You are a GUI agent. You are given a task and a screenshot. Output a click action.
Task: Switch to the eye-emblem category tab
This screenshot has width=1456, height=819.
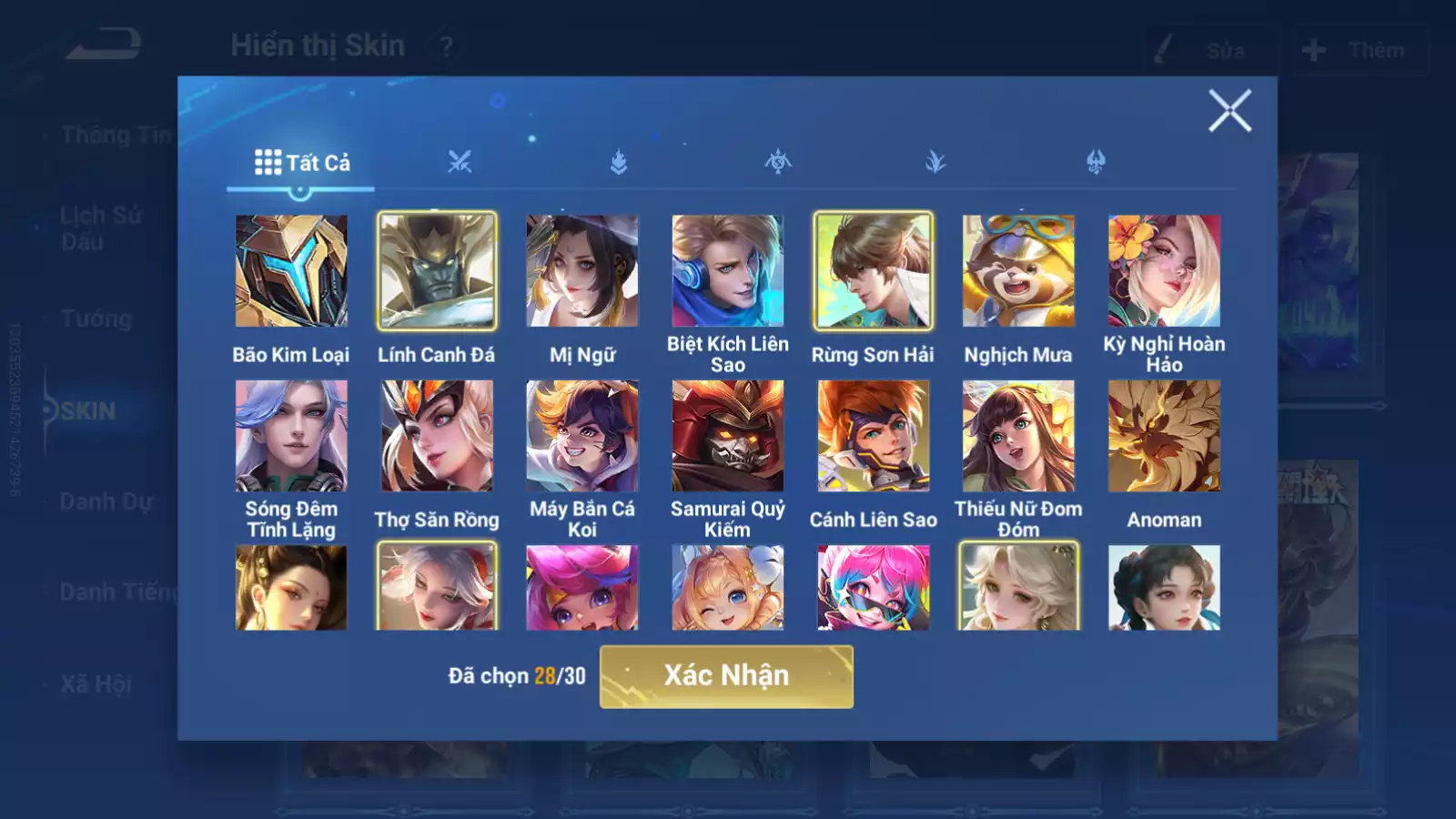pyautogui.click(x=778, y=163)
